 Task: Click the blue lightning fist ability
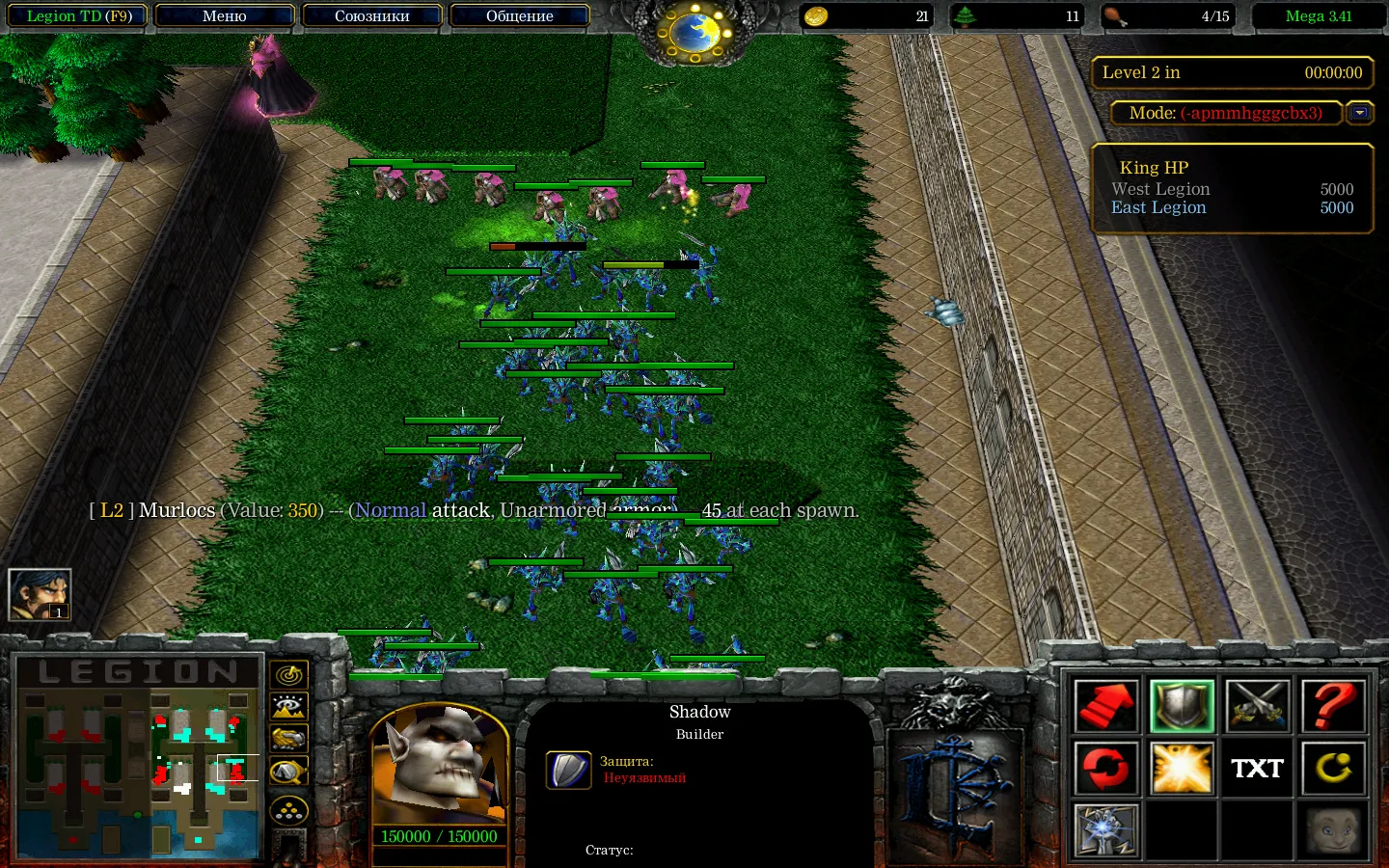coord(1104,830)
